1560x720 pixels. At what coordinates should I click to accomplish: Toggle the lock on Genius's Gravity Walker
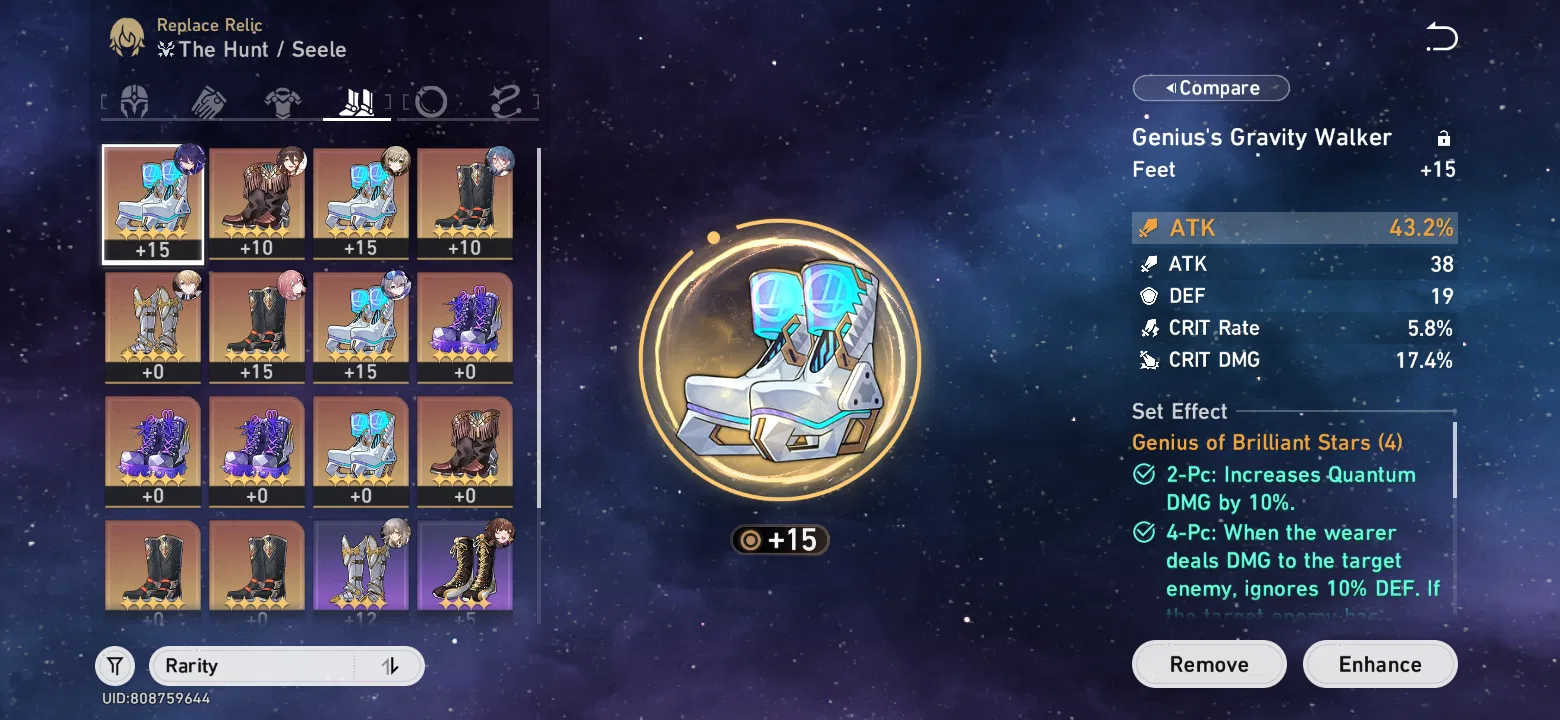pyautogui.click(x=1443, y=137)
